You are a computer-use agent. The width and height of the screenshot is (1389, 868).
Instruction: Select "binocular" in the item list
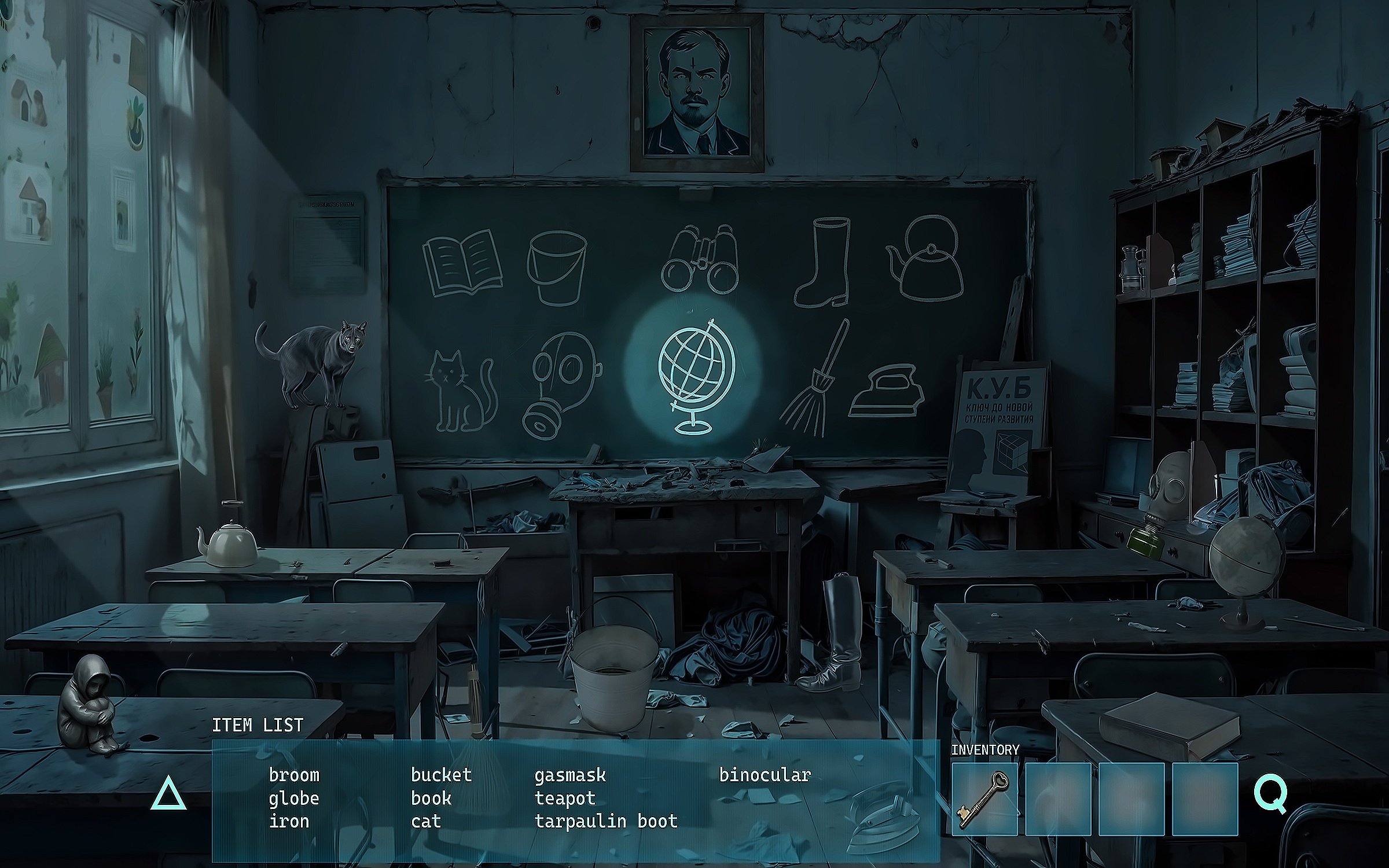coord(765,775)
